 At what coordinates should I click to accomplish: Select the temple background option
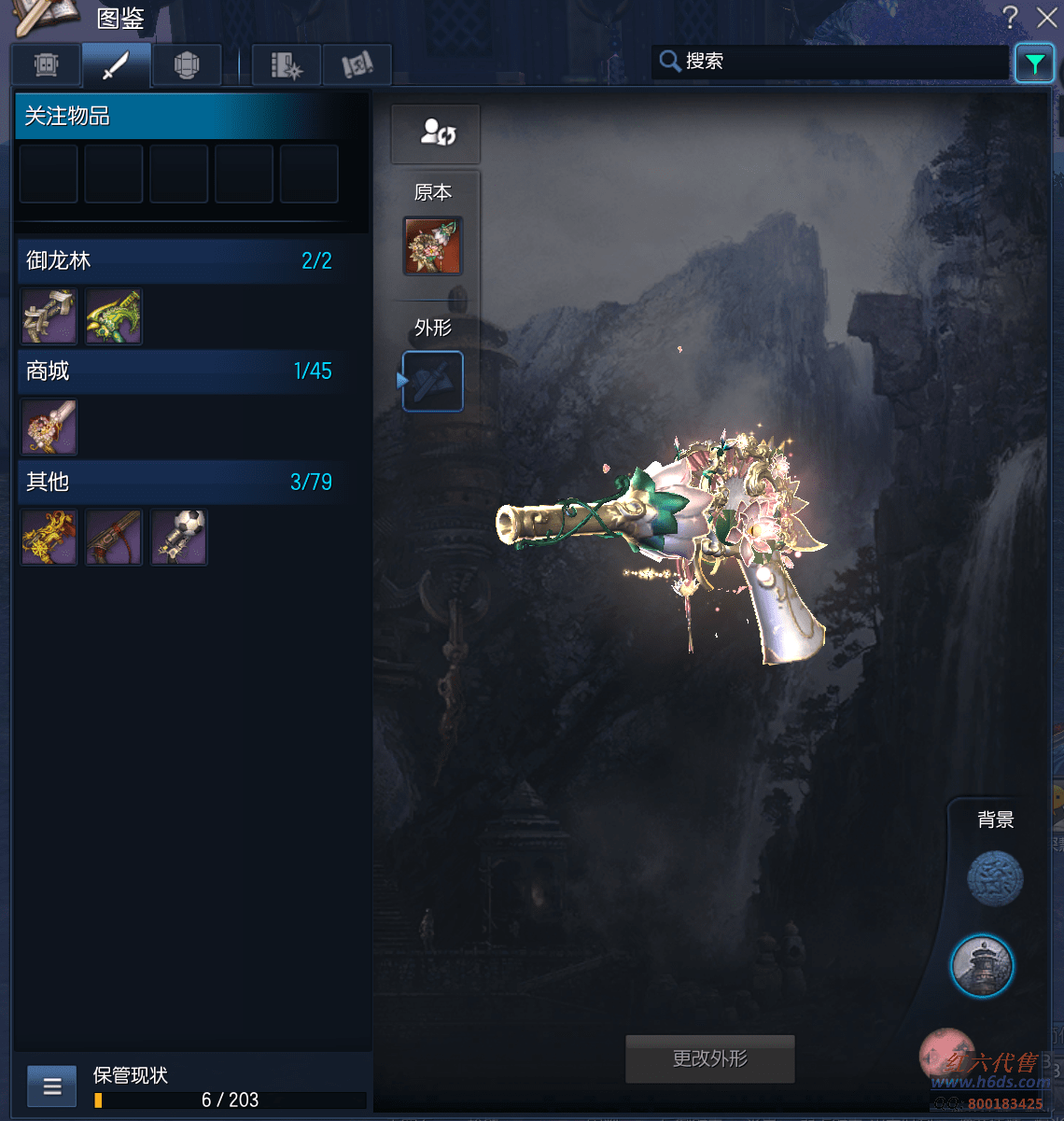pos(982,966)
